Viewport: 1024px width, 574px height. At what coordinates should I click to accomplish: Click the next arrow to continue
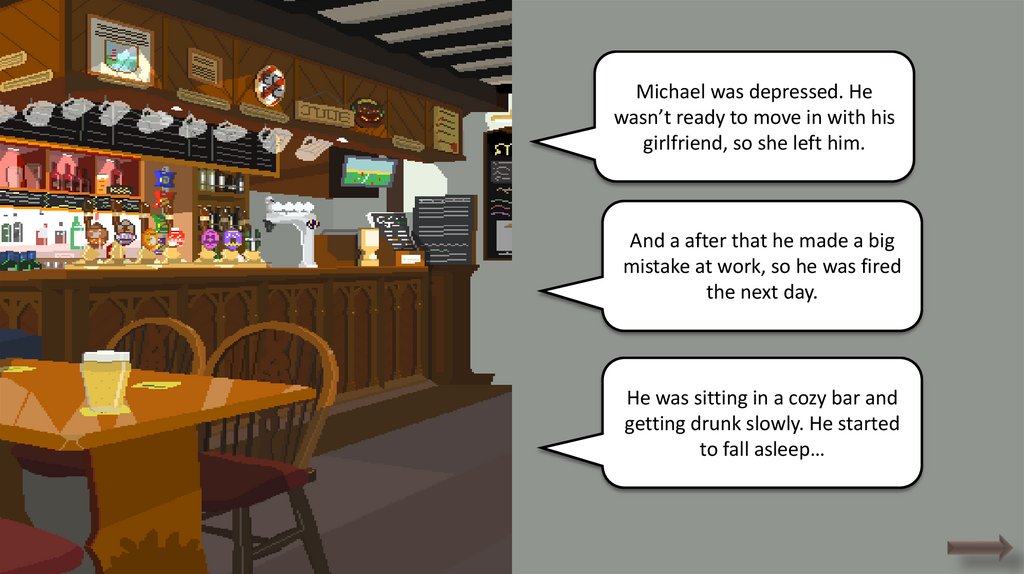980,546
